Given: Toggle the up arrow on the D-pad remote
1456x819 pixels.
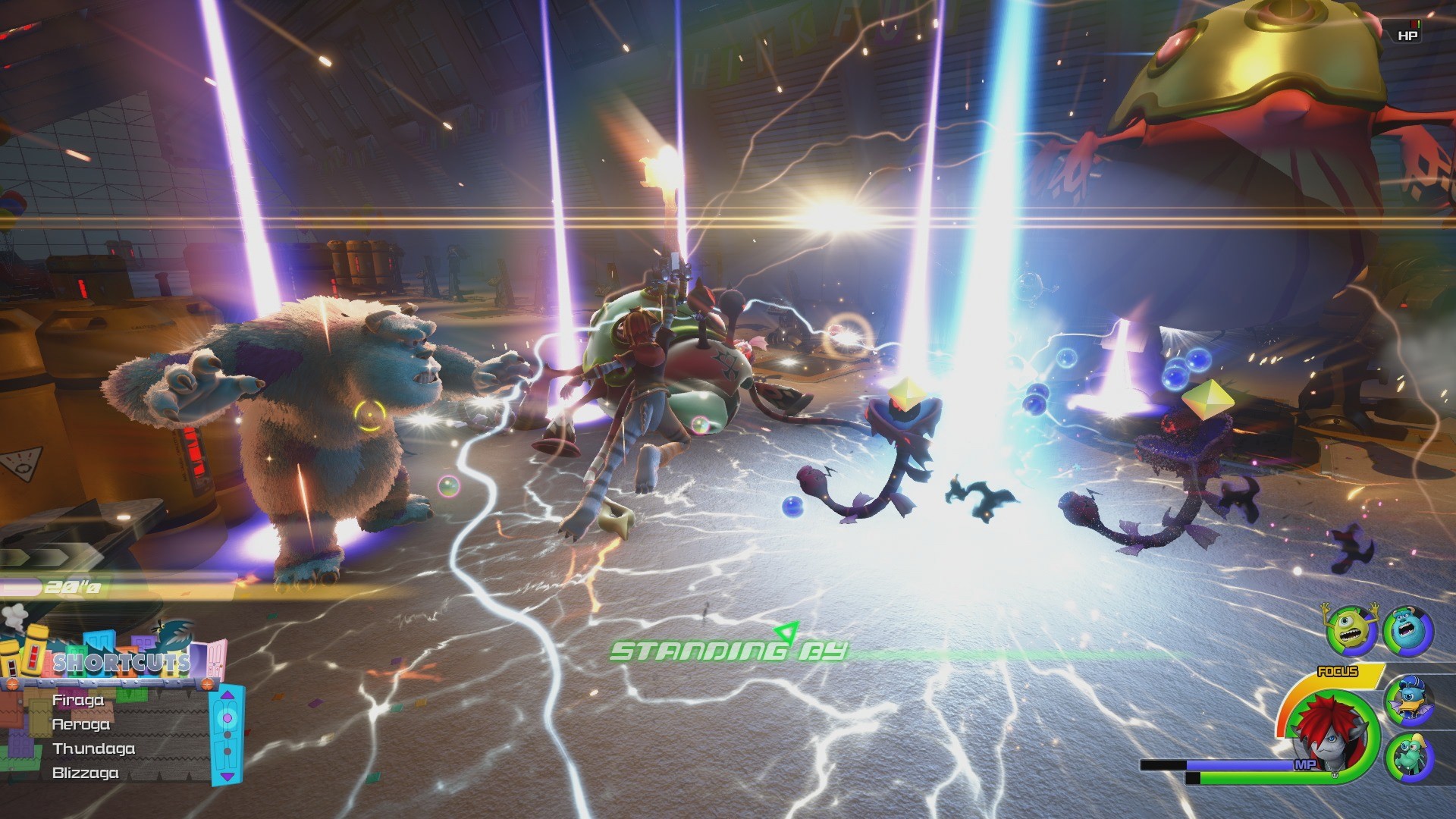Looking at the screenshot, I should [227, 695].
